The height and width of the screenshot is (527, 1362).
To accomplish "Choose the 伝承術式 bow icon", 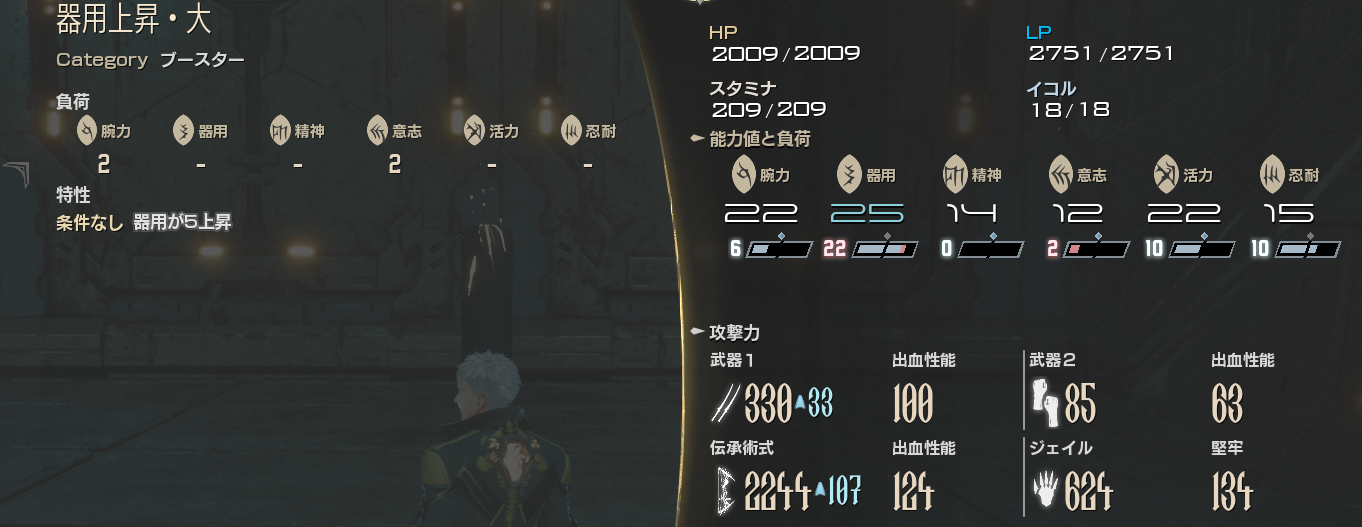I will click(723, 490).
